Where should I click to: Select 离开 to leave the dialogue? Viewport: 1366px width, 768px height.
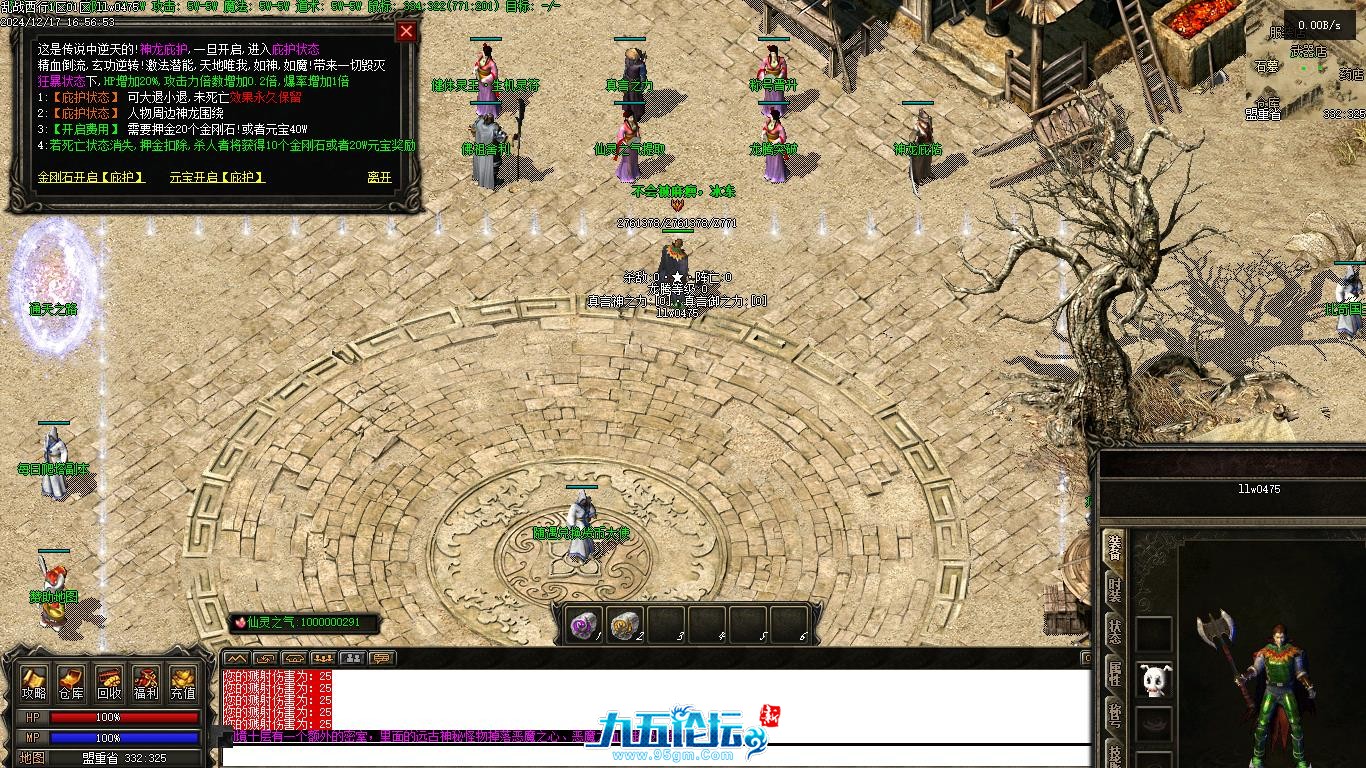[x=379, y=177]
